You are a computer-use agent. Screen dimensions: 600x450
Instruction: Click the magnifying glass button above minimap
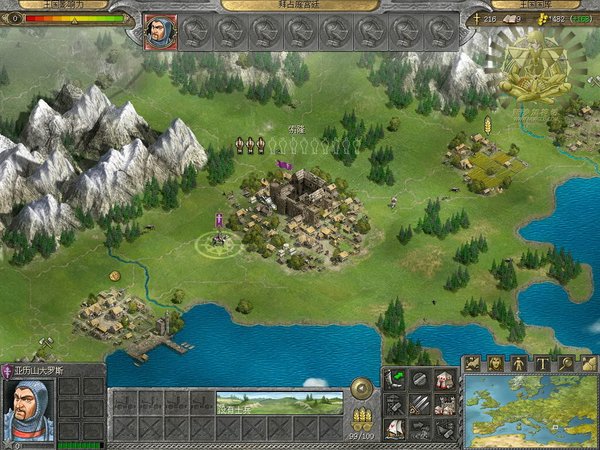coord(565,363)
